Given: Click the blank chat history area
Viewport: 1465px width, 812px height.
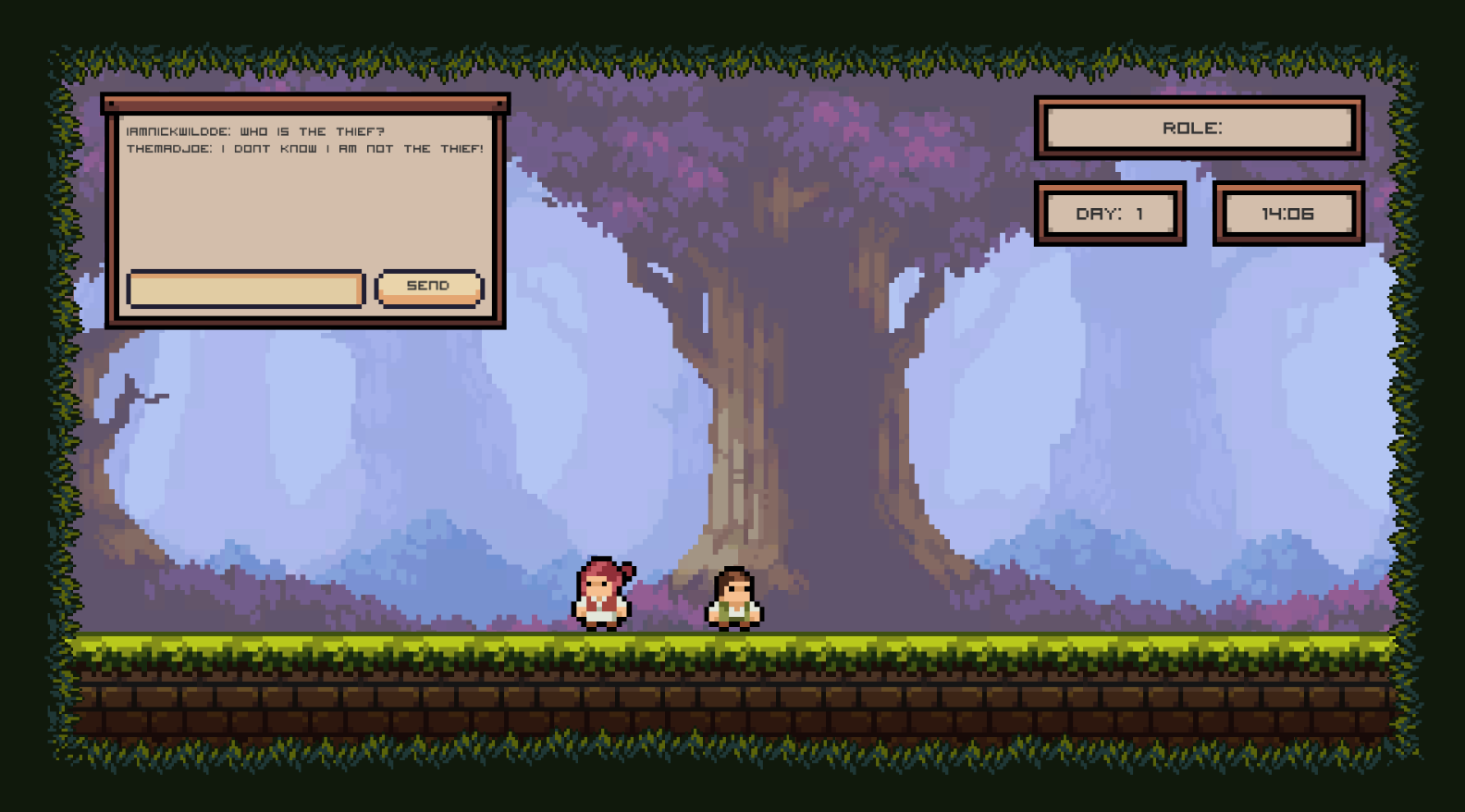Looking at the screenshot, I should tap(305, 213).
